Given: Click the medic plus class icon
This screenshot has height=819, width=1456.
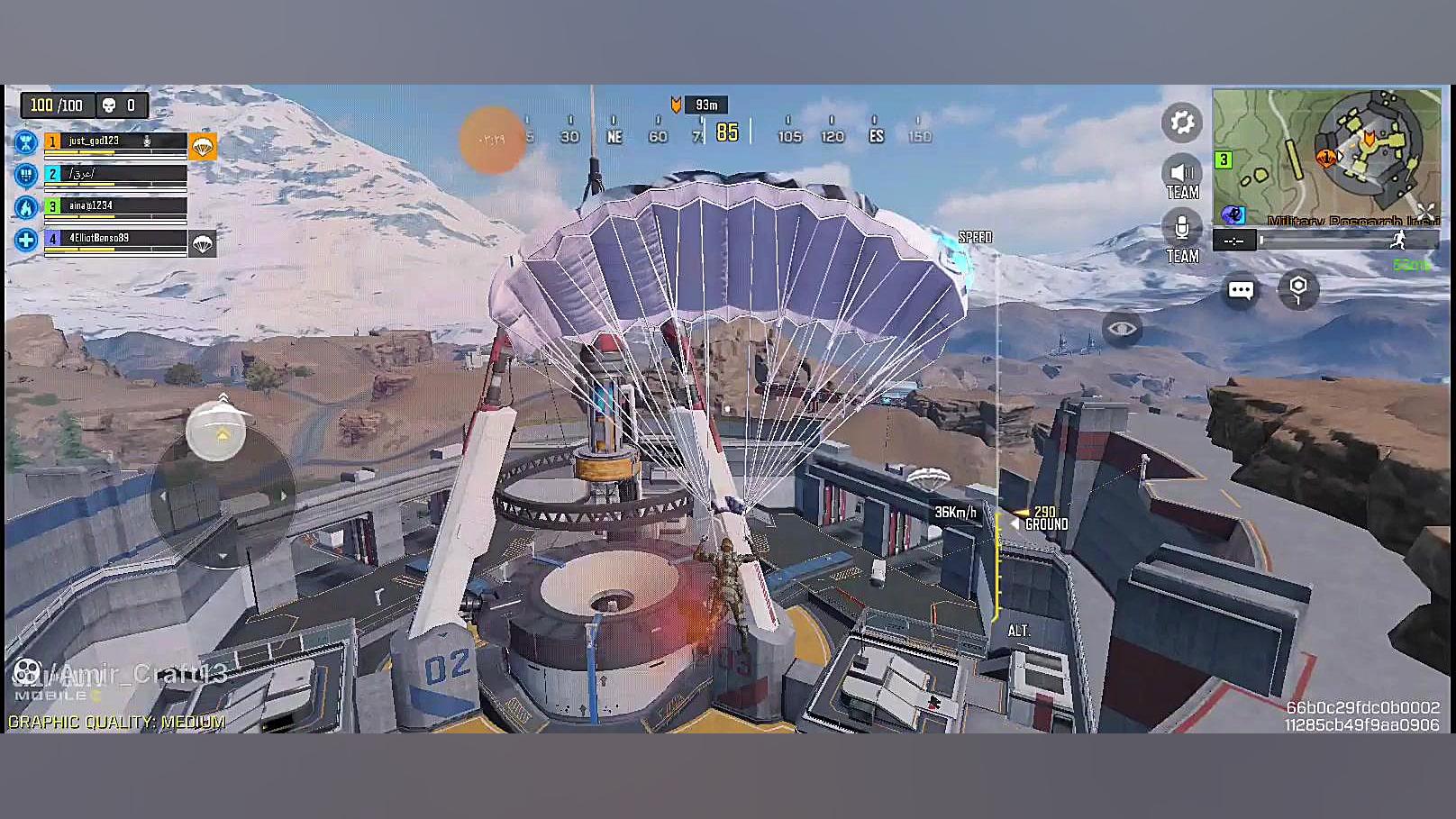Looking at the screenshot, I should [26, 240].
